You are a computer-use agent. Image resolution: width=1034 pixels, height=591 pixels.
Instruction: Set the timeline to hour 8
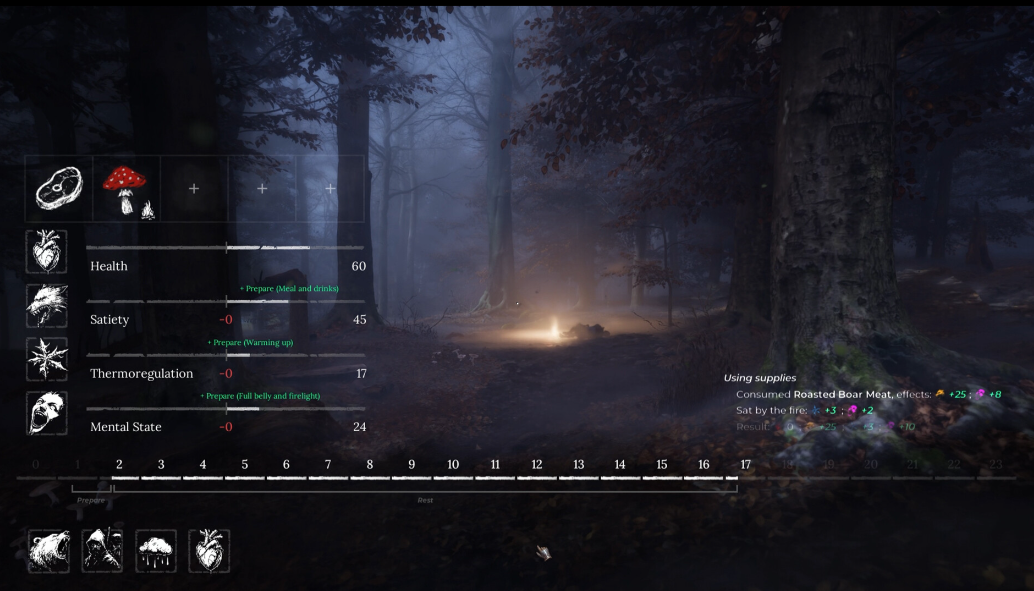369,466
